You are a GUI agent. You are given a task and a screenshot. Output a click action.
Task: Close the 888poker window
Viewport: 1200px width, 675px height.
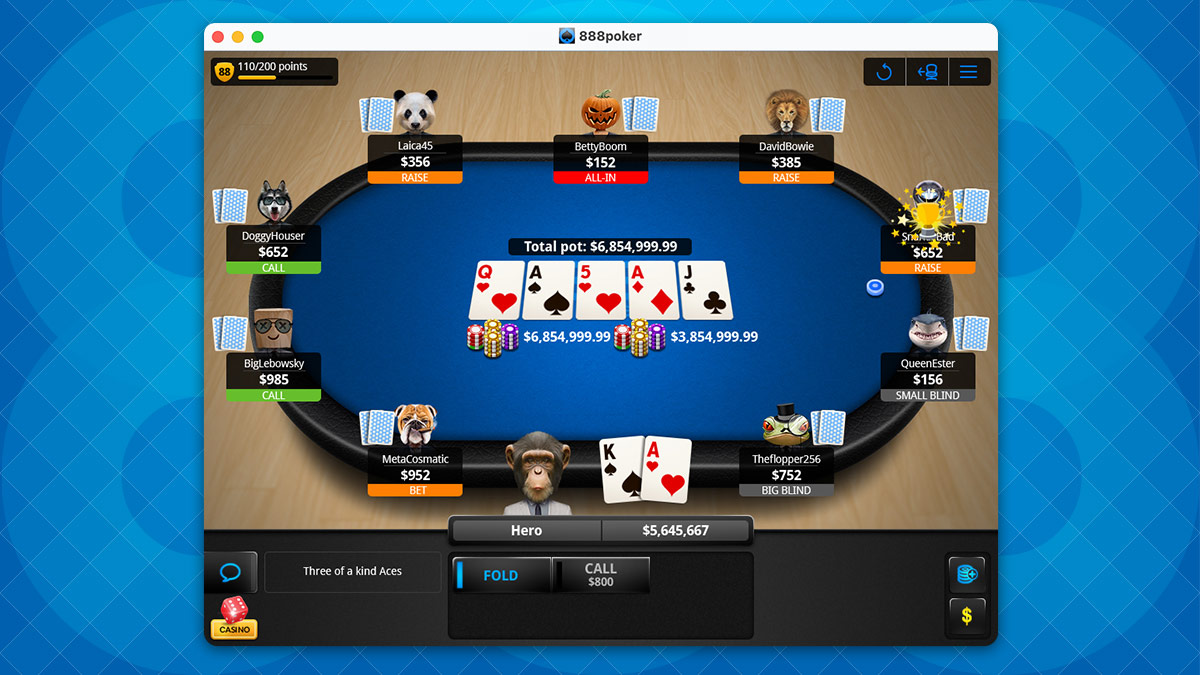[x=218, y=37]
